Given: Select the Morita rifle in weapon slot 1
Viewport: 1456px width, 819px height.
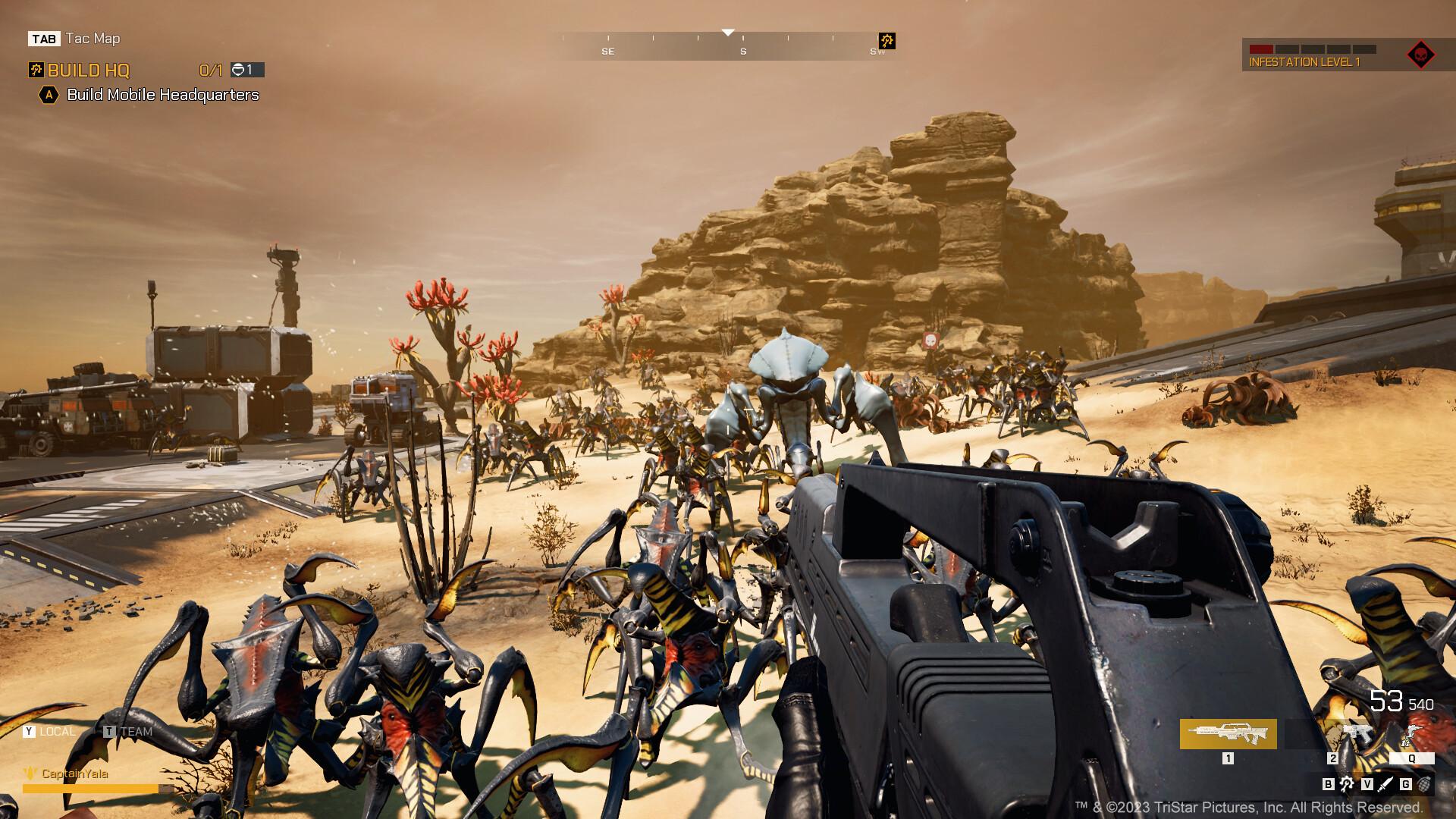Looking at the screenshot, I should (1227, 734).
